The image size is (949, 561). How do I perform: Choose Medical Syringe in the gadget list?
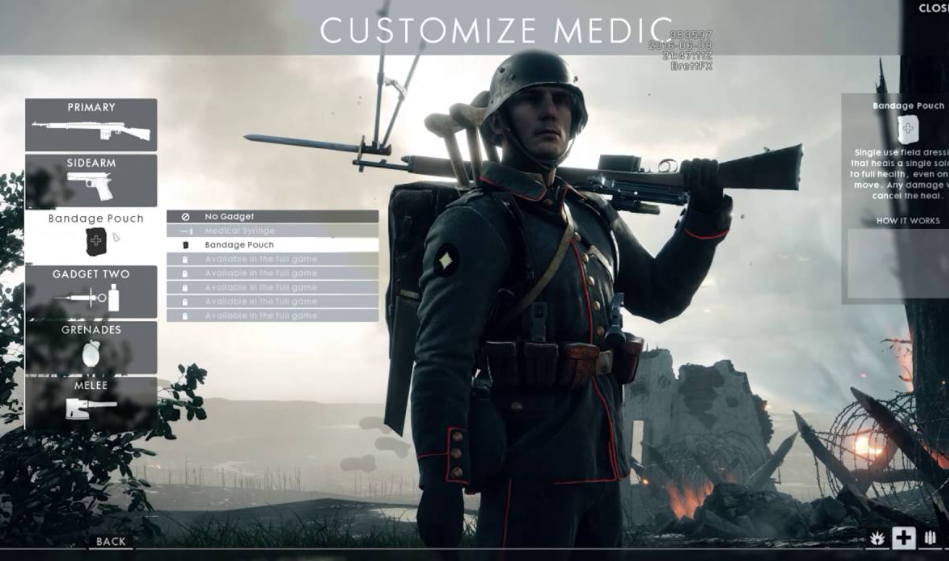[272, 230]
